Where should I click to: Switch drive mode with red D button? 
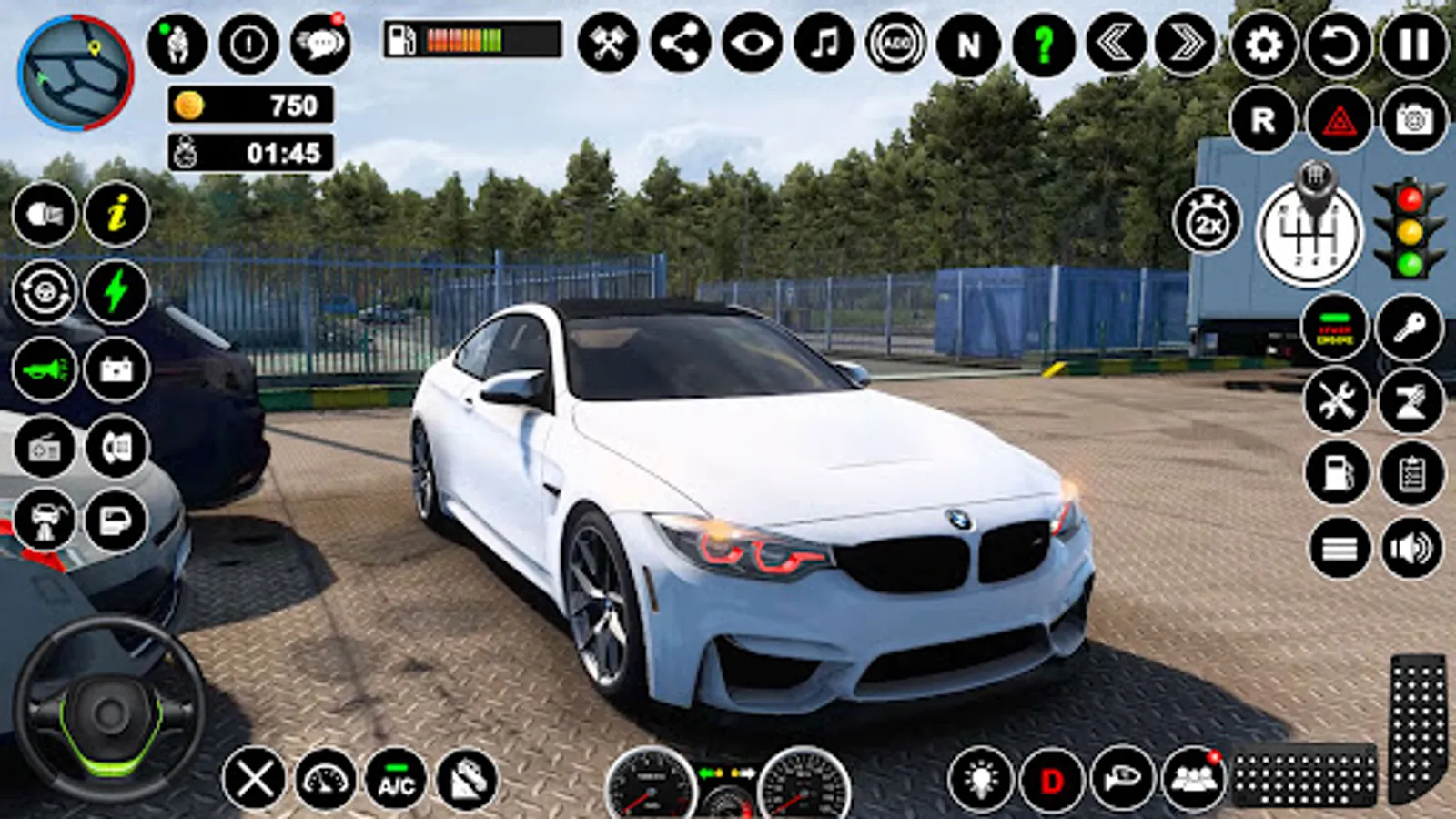point(1051,780)
